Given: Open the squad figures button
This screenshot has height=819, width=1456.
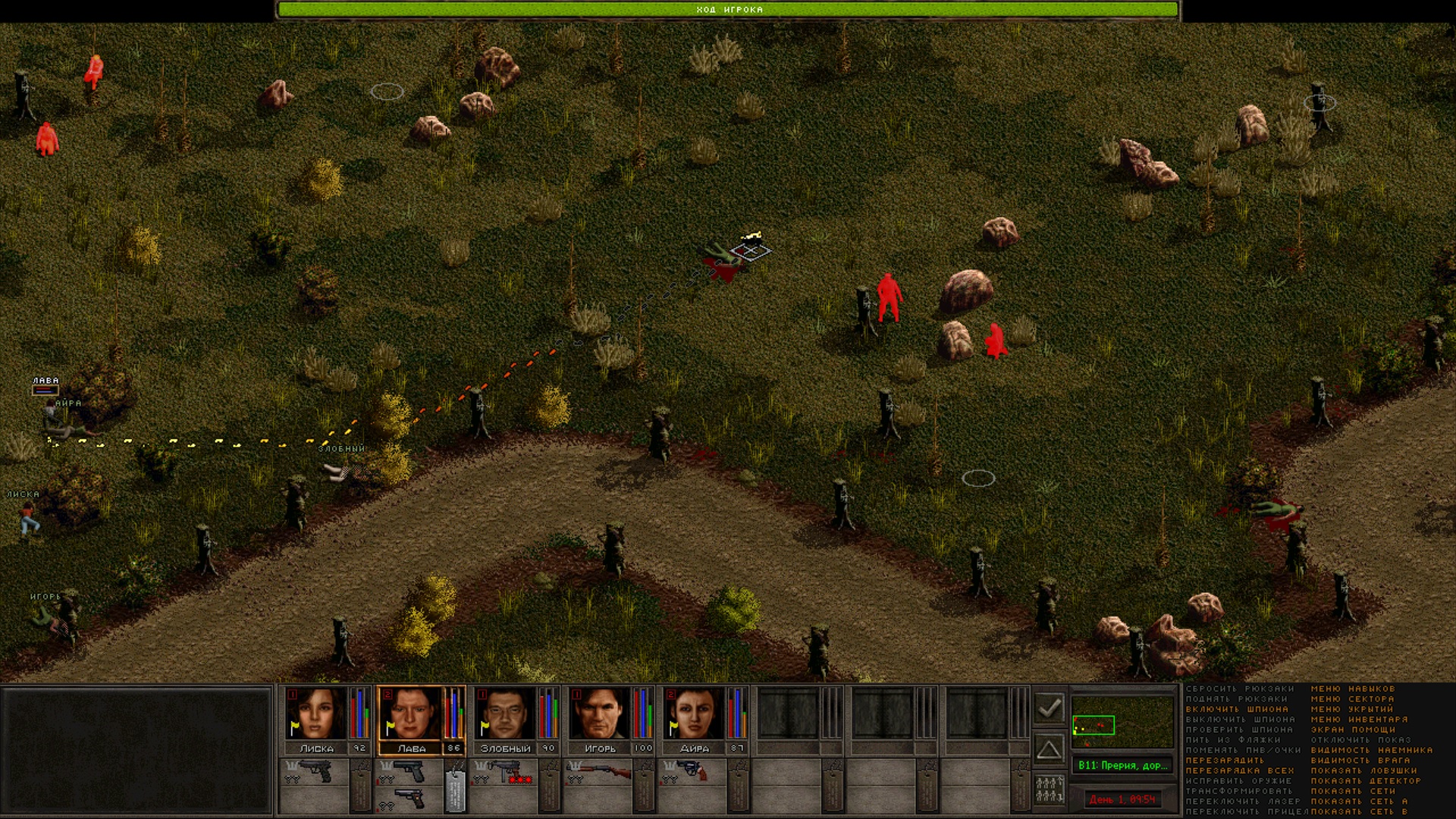Looking at the screenshot, I should click(x=1050, y=790).
